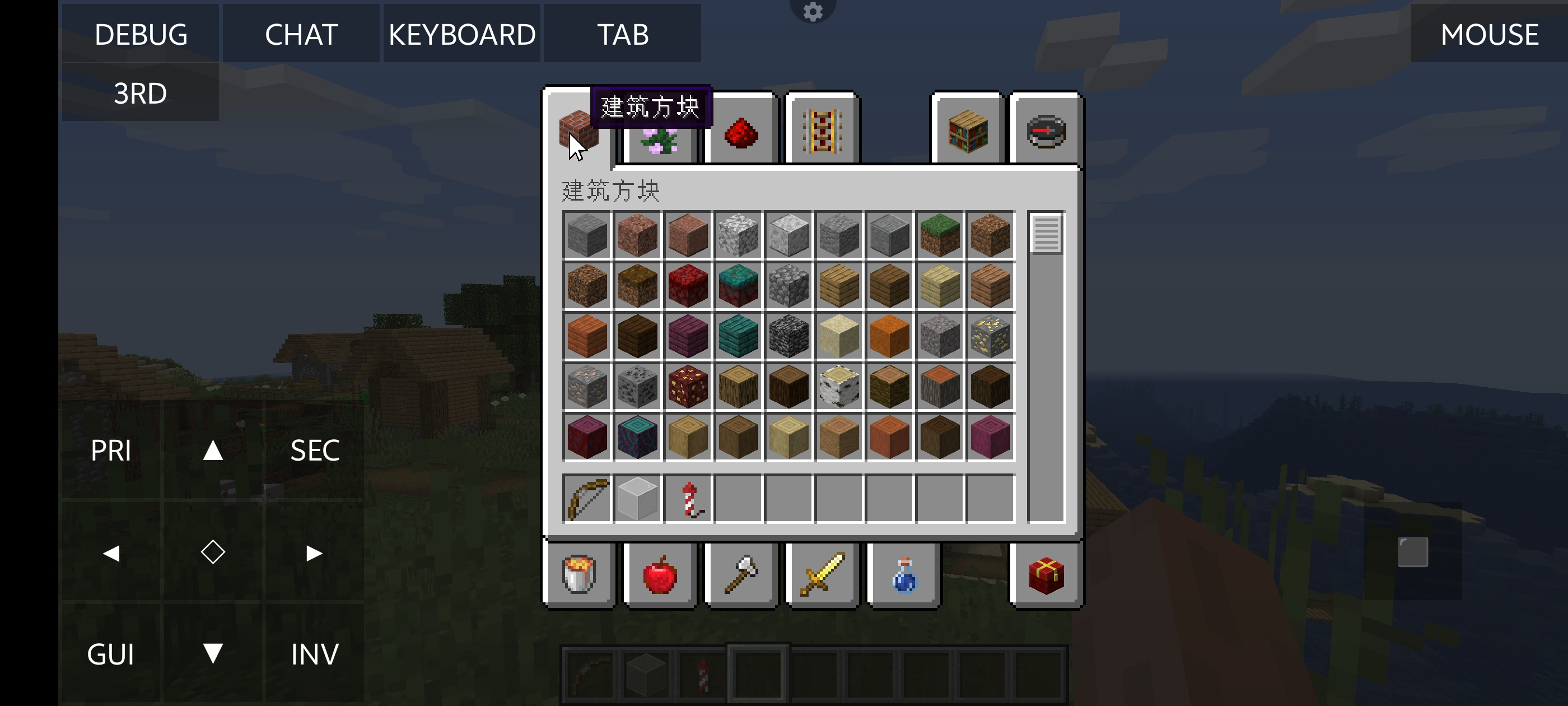
Task: Tap the DEBUG overlay button
Action: click(141, 34)
